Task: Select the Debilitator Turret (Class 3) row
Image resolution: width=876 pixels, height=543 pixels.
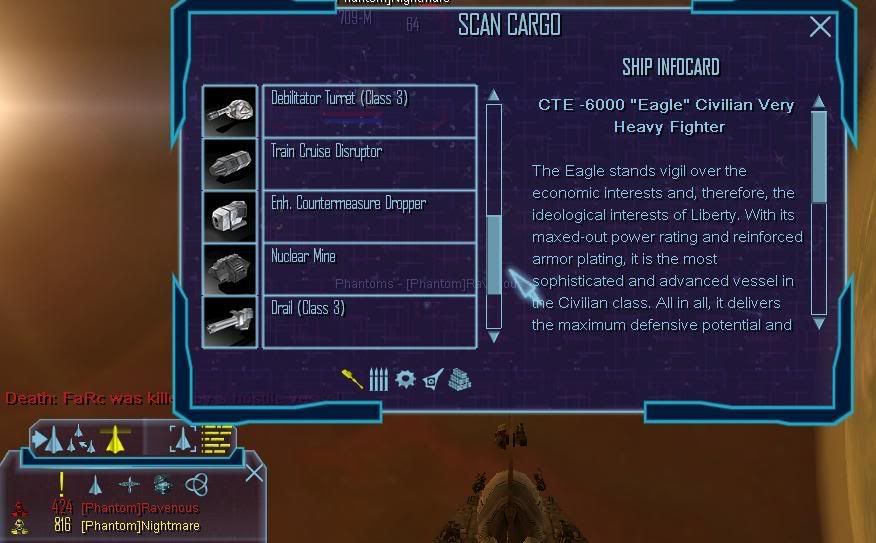Action: [368, 110]
